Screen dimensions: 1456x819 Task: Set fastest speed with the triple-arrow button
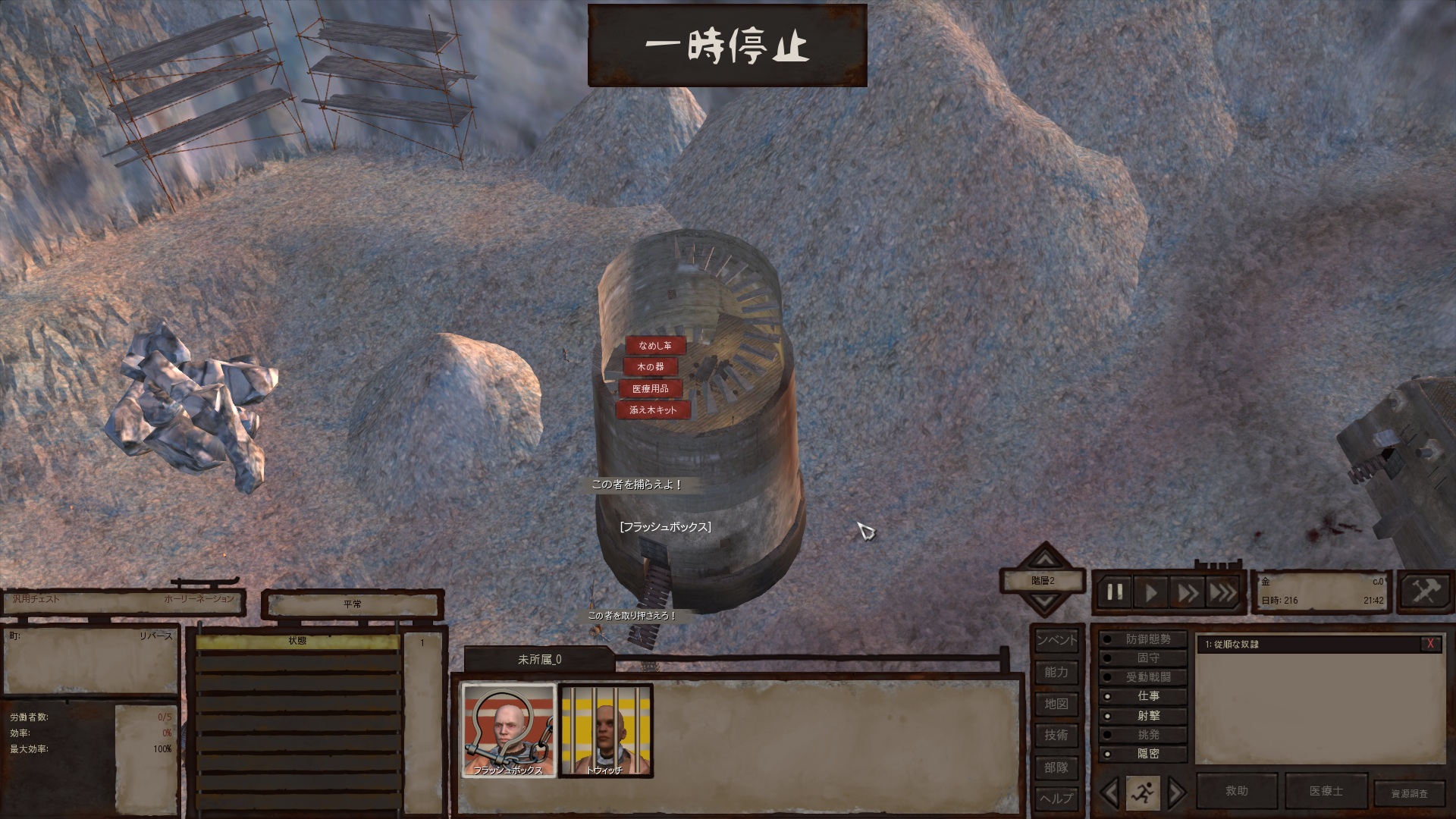pyautogui.click(x=1222, y=591)
